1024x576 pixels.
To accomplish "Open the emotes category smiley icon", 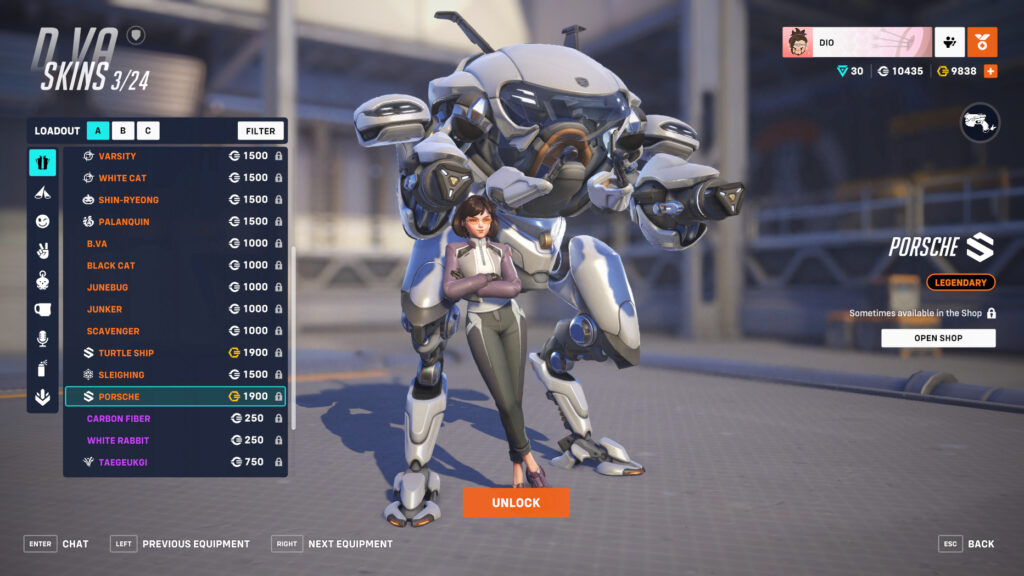I will [x=43, y=221].
